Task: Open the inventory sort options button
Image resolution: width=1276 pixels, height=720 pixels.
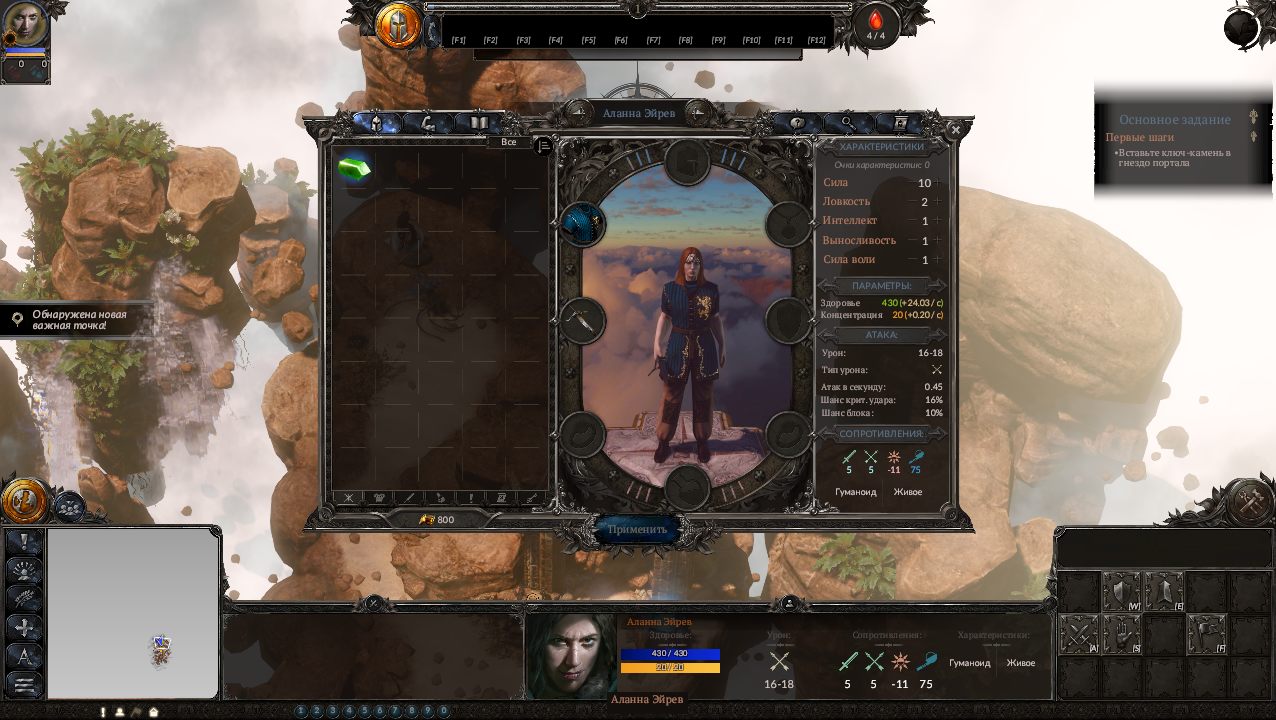Action: tap(543, 146)
